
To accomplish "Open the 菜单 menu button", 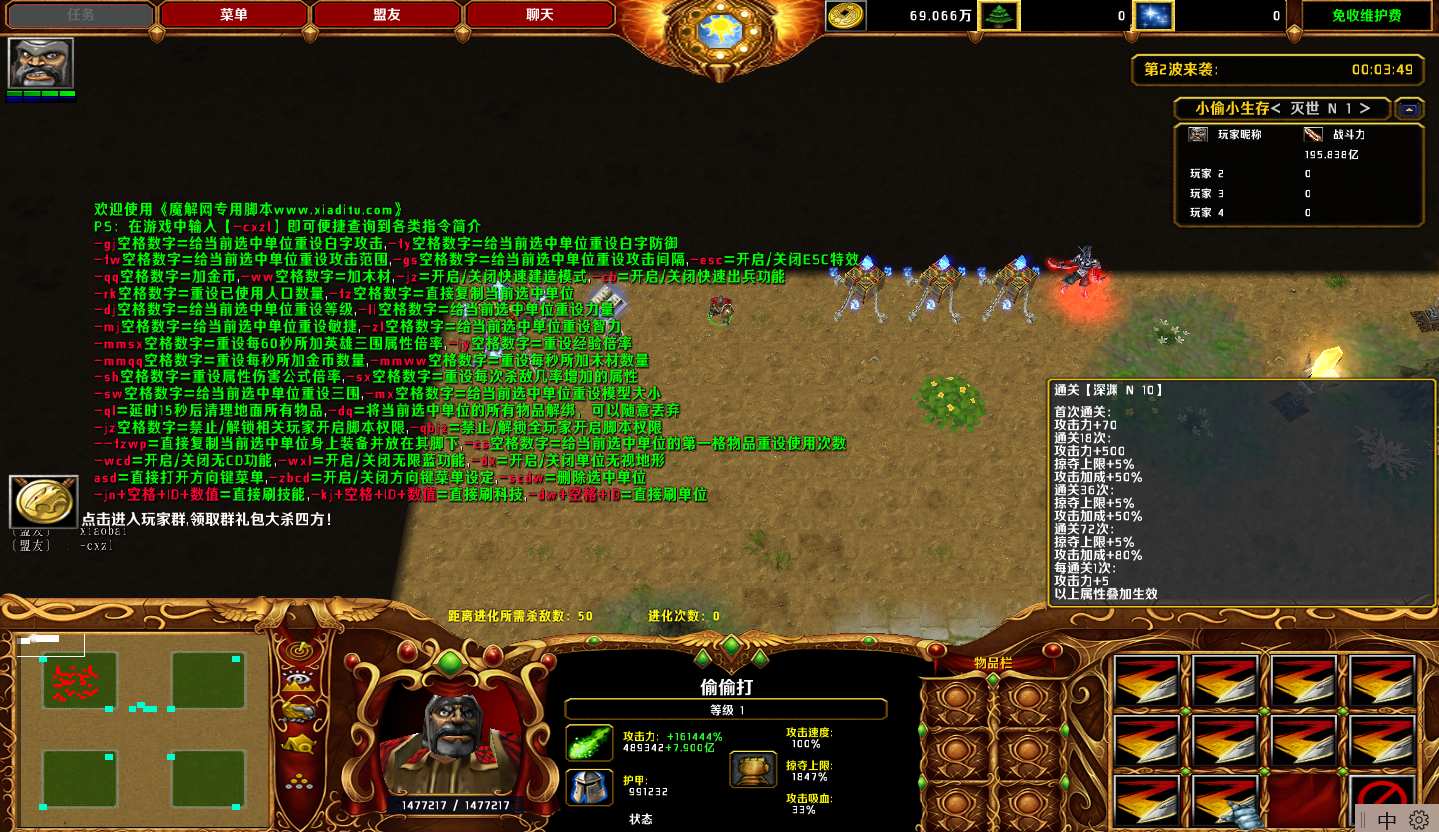I will [x=234, y=15].
